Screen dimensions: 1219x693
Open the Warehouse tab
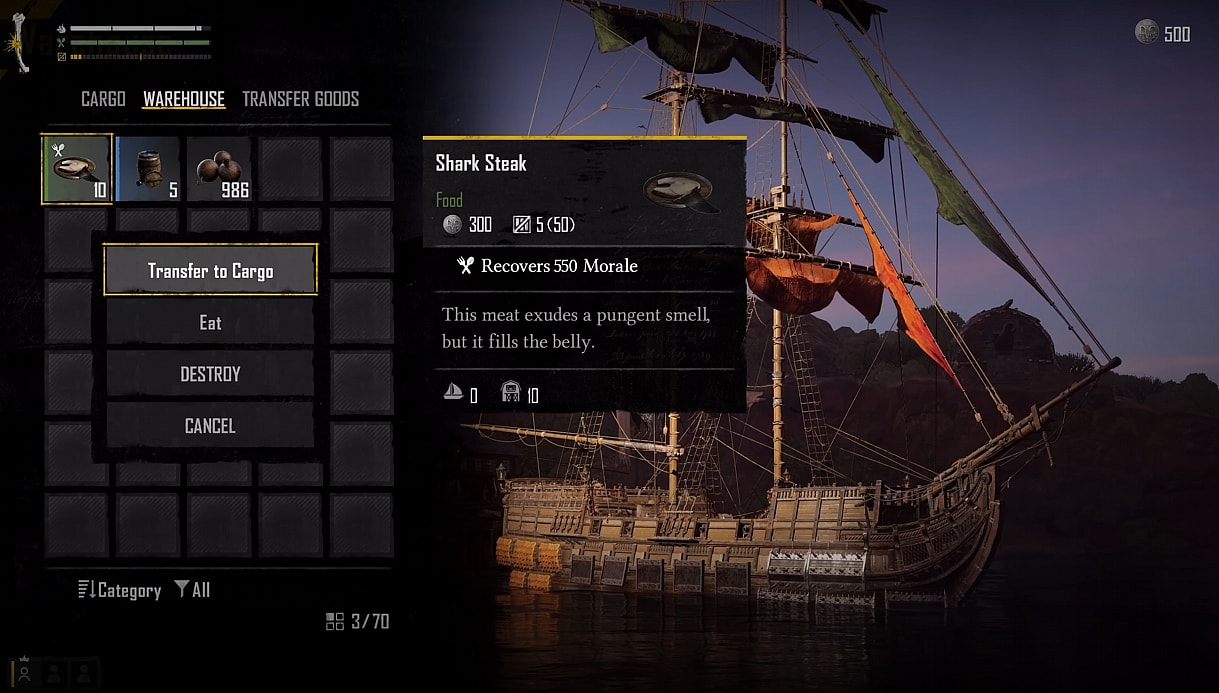[x=184, y=99]
